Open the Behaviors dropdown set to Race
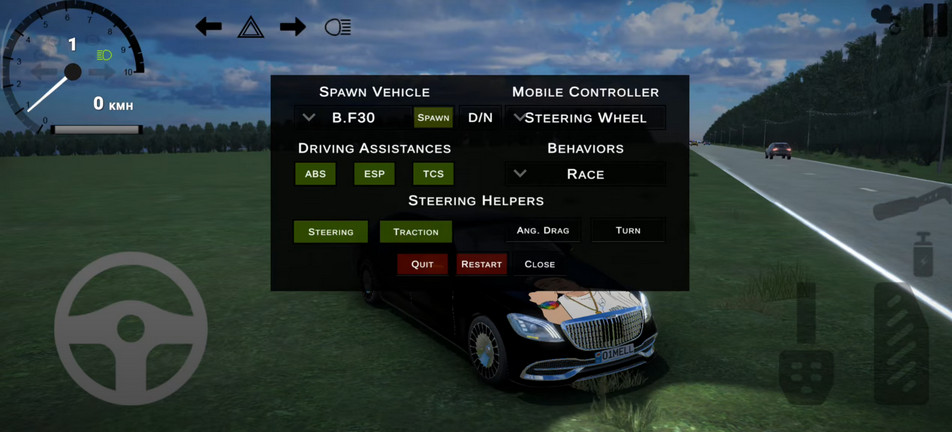Screen dimensions: 952x432 tap(584, 174)
